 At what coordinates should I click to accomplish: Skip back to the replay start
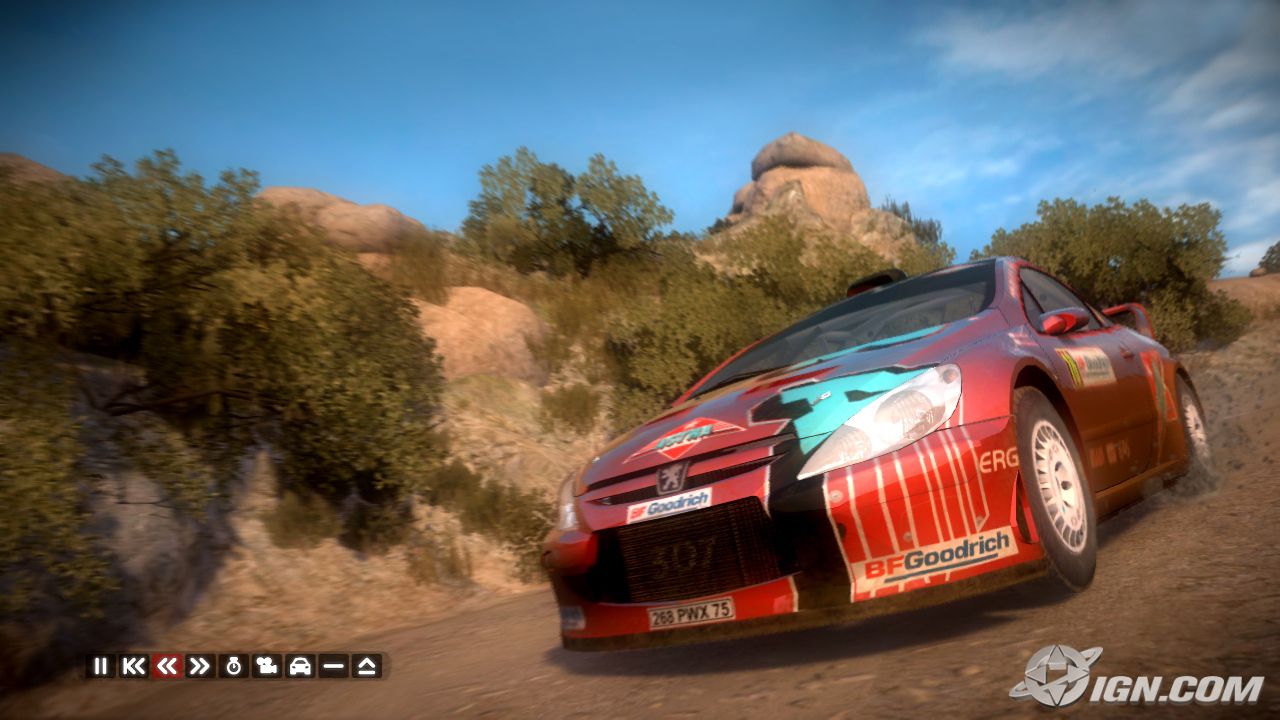point(133,666)
